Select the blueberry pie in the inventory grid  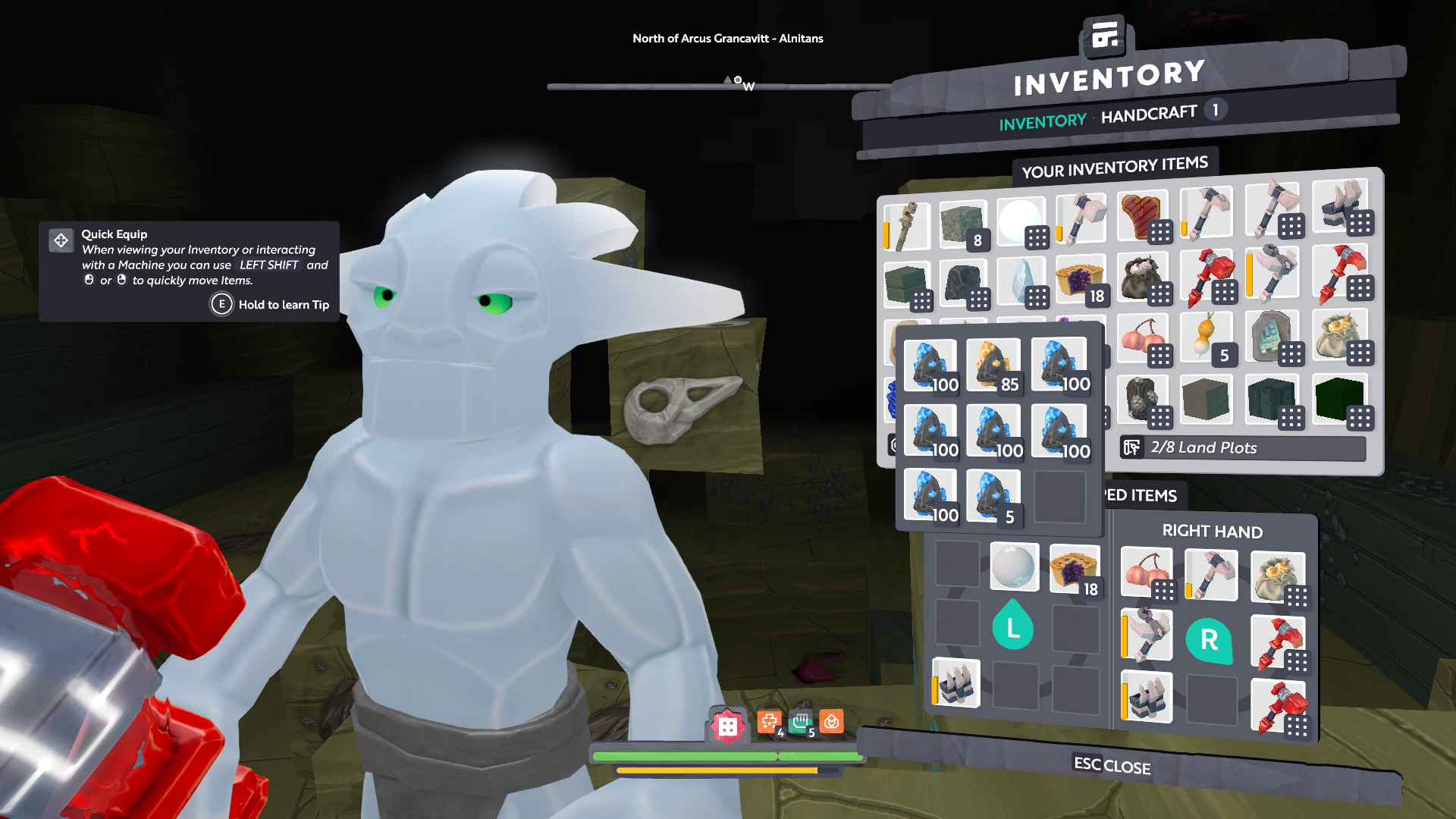click(1081, 280)
